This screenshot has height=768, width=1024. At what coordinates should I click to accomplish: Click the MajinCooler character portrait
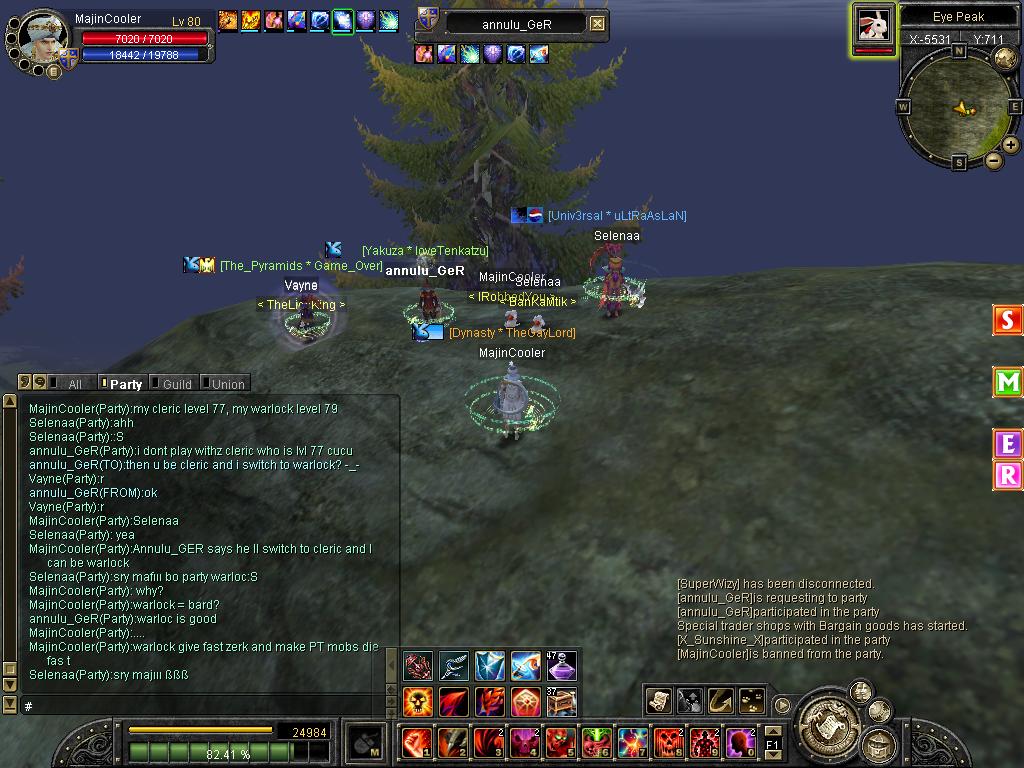(x=44, y=36)
